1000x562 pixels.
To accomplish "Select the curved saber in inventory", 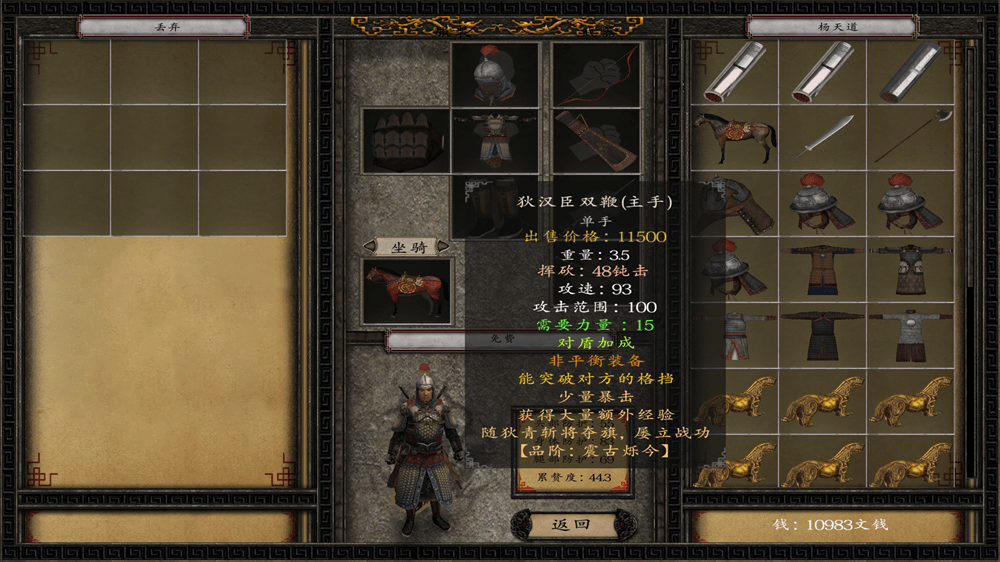I will 823,138.
